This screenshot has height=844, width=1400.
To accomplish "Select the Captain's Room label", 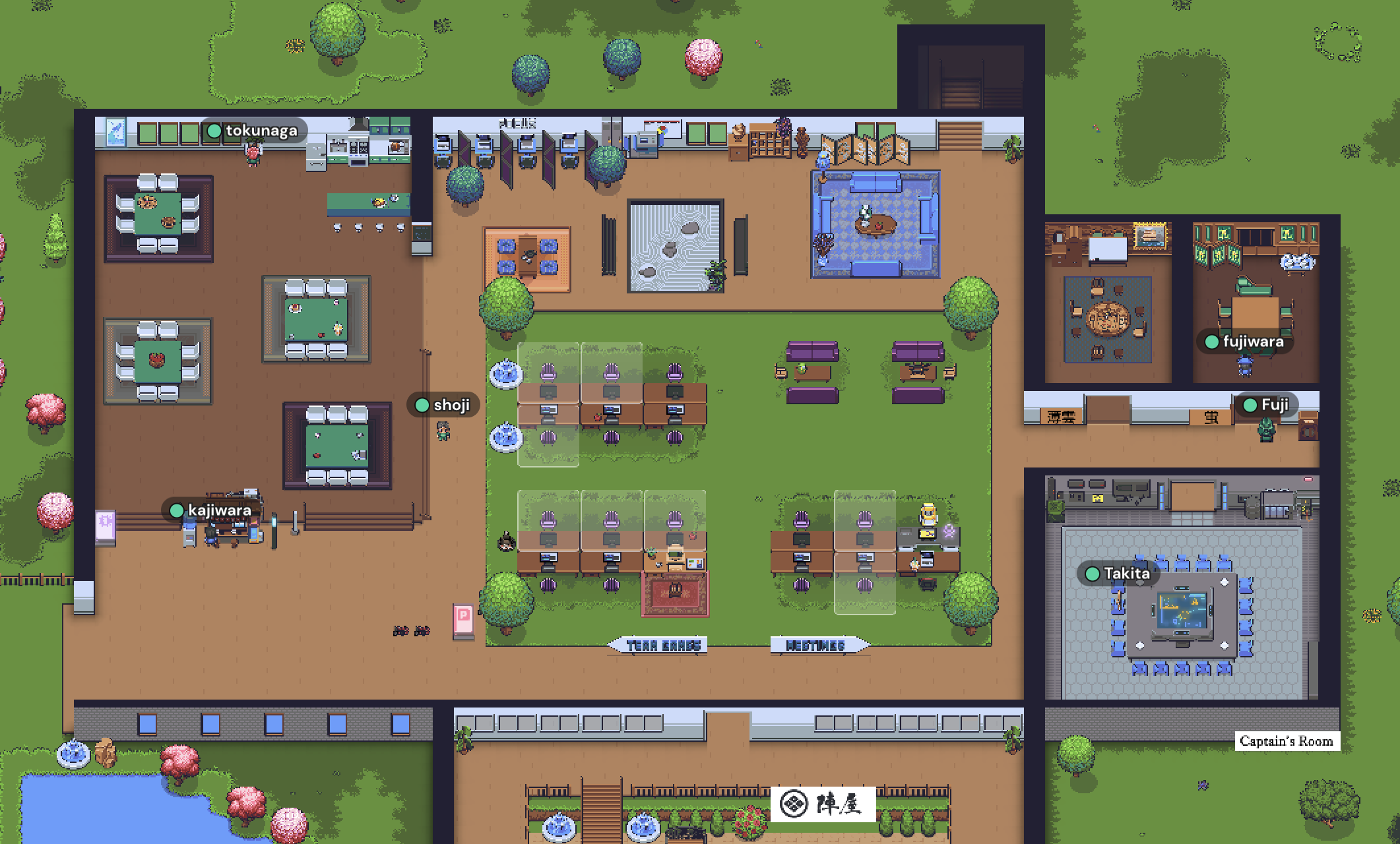I will (x=1286, y=741).
